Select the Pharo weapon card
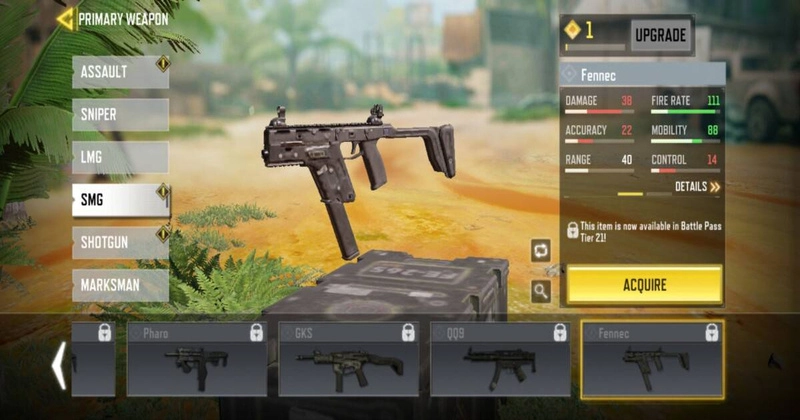Image resolution: width=800 pixels, height=420 pixels. click(196, 359)
